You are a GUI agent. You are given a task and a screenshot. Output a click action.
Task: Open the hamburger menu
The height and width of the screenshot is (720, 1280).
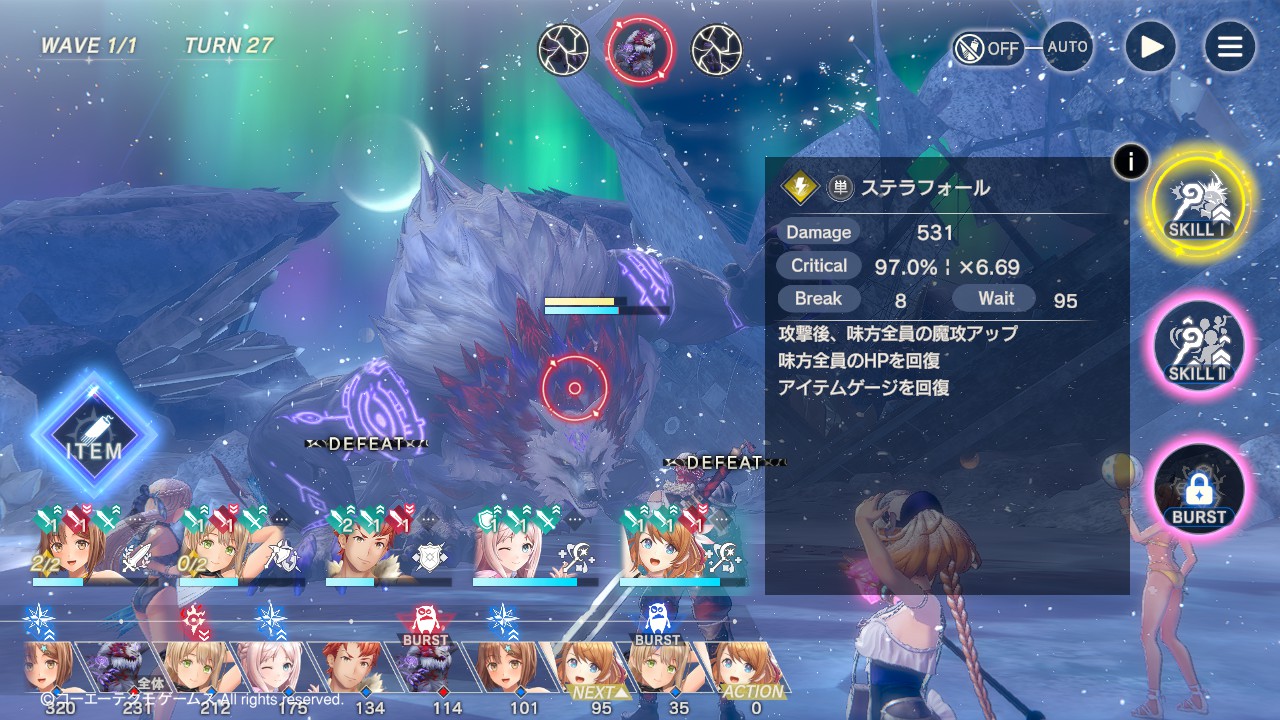coord(1229,47)
